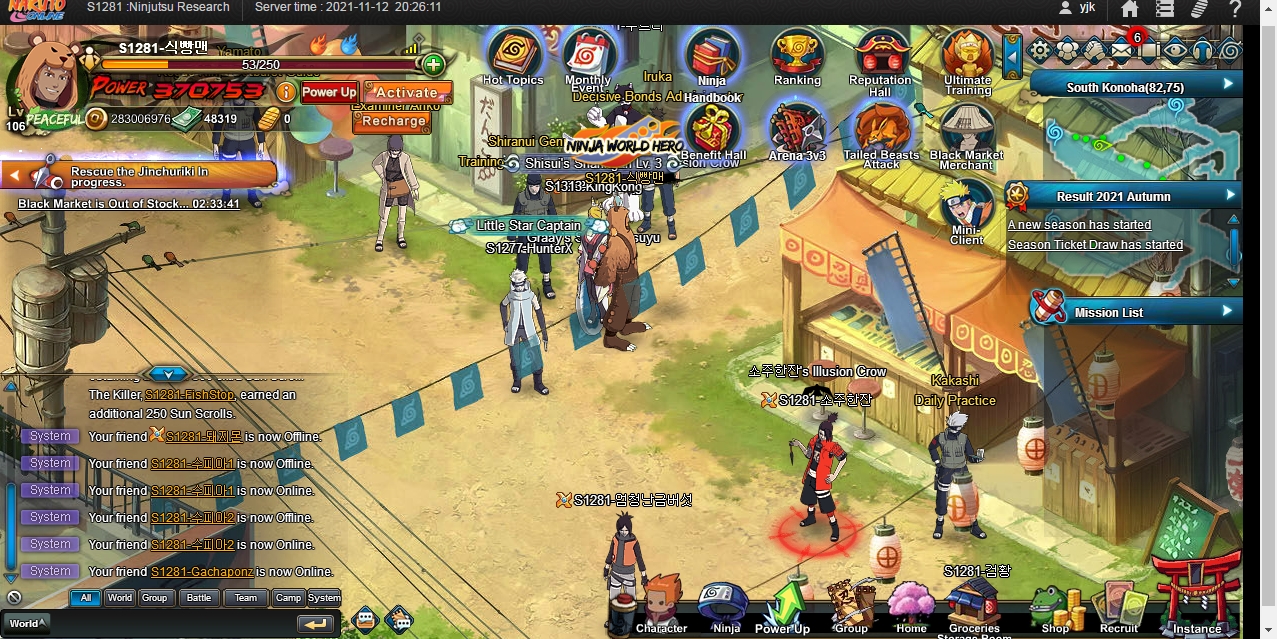
Task: Join Arena 3v3
Action: pos(797,128)
